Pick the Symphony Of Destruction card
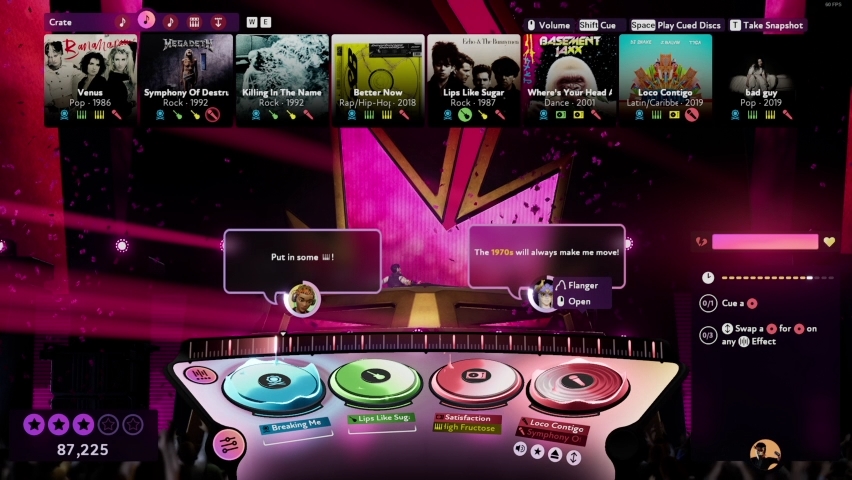Image resolution: width=852 pixels, height=480 pixels. [186, 80]
